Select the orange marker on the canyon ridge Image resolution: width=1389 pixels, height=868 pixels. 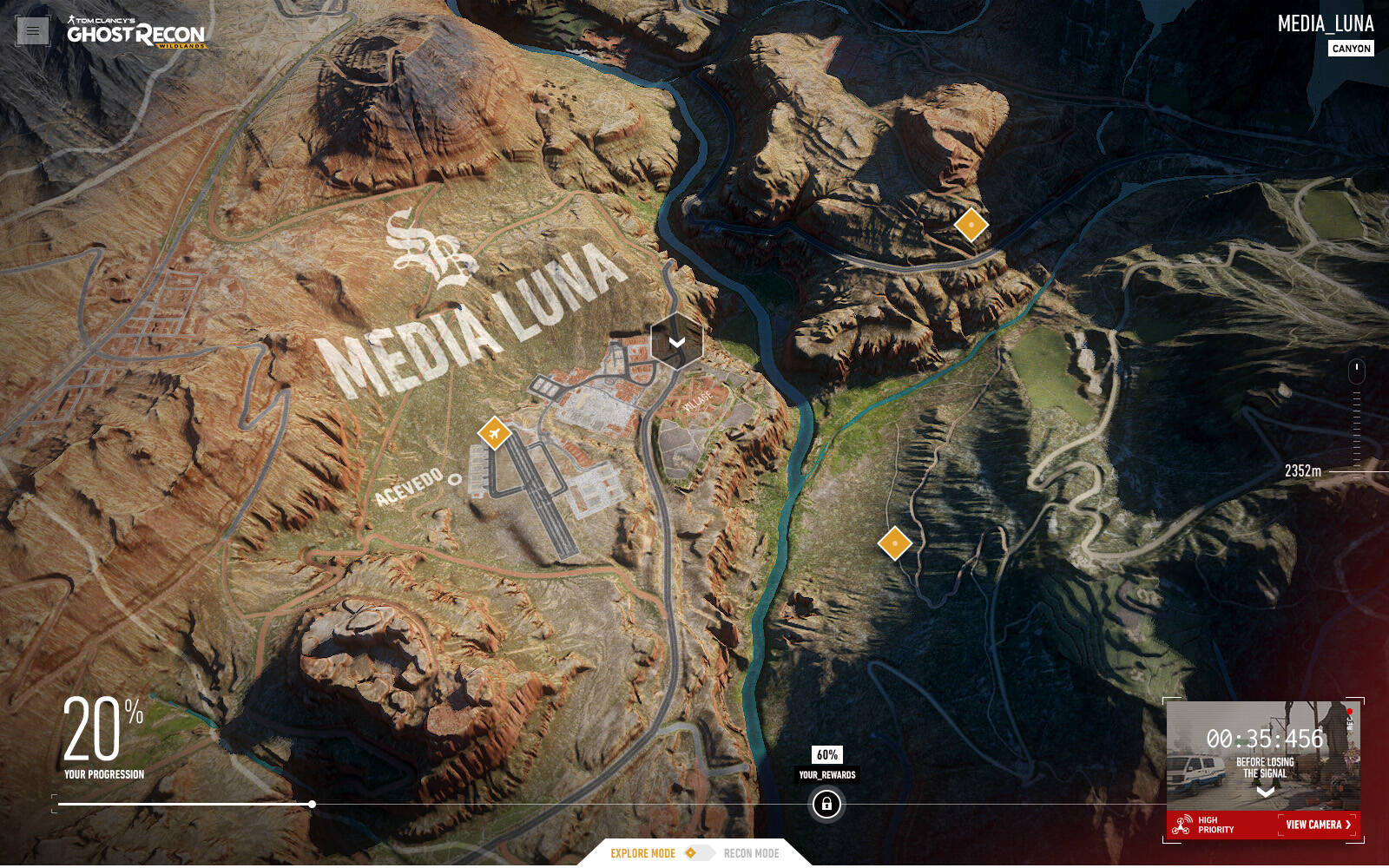click(x=971, y=225)
